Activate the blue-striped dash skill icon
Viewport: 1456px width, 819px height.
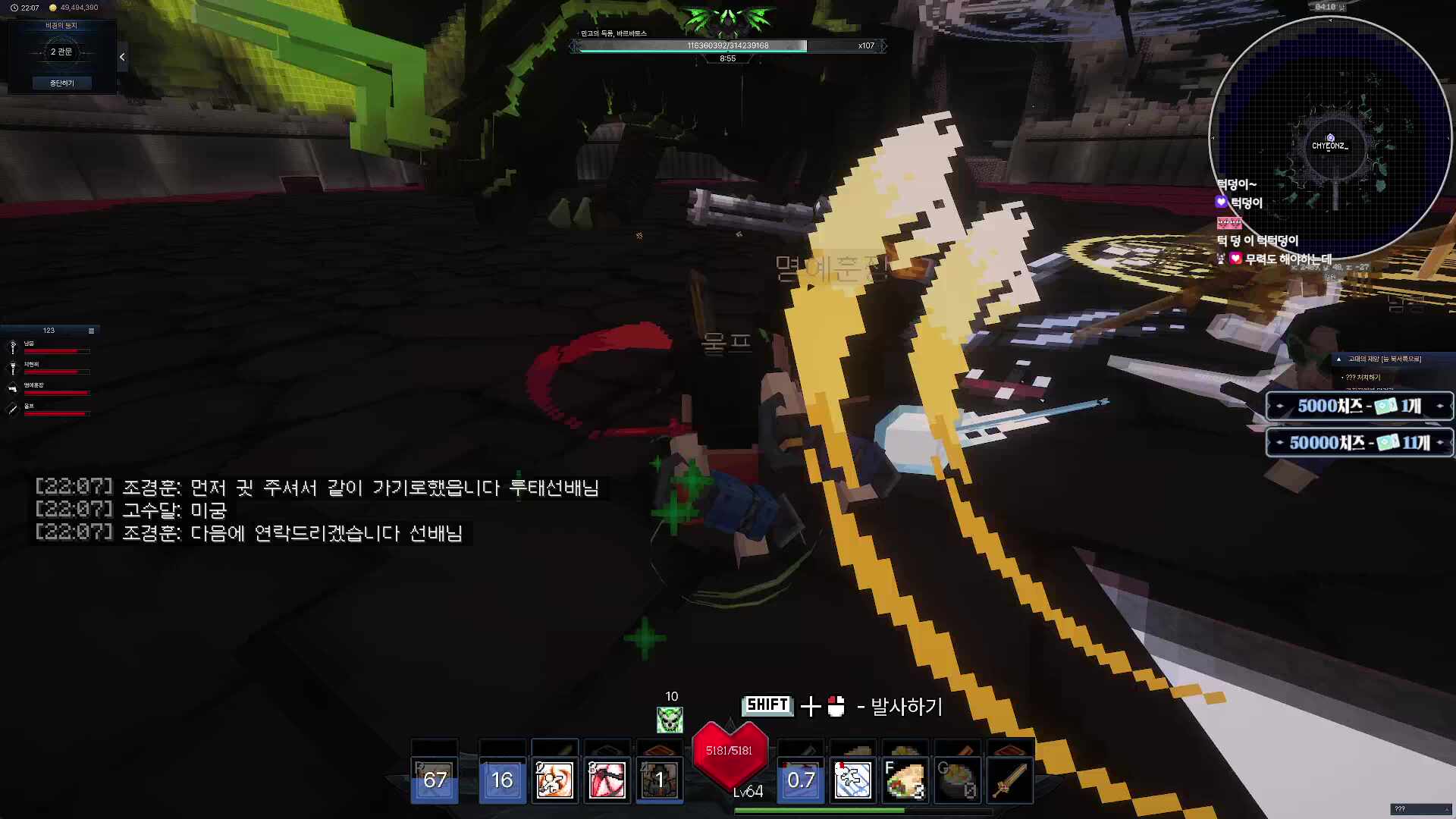point(852,780)
